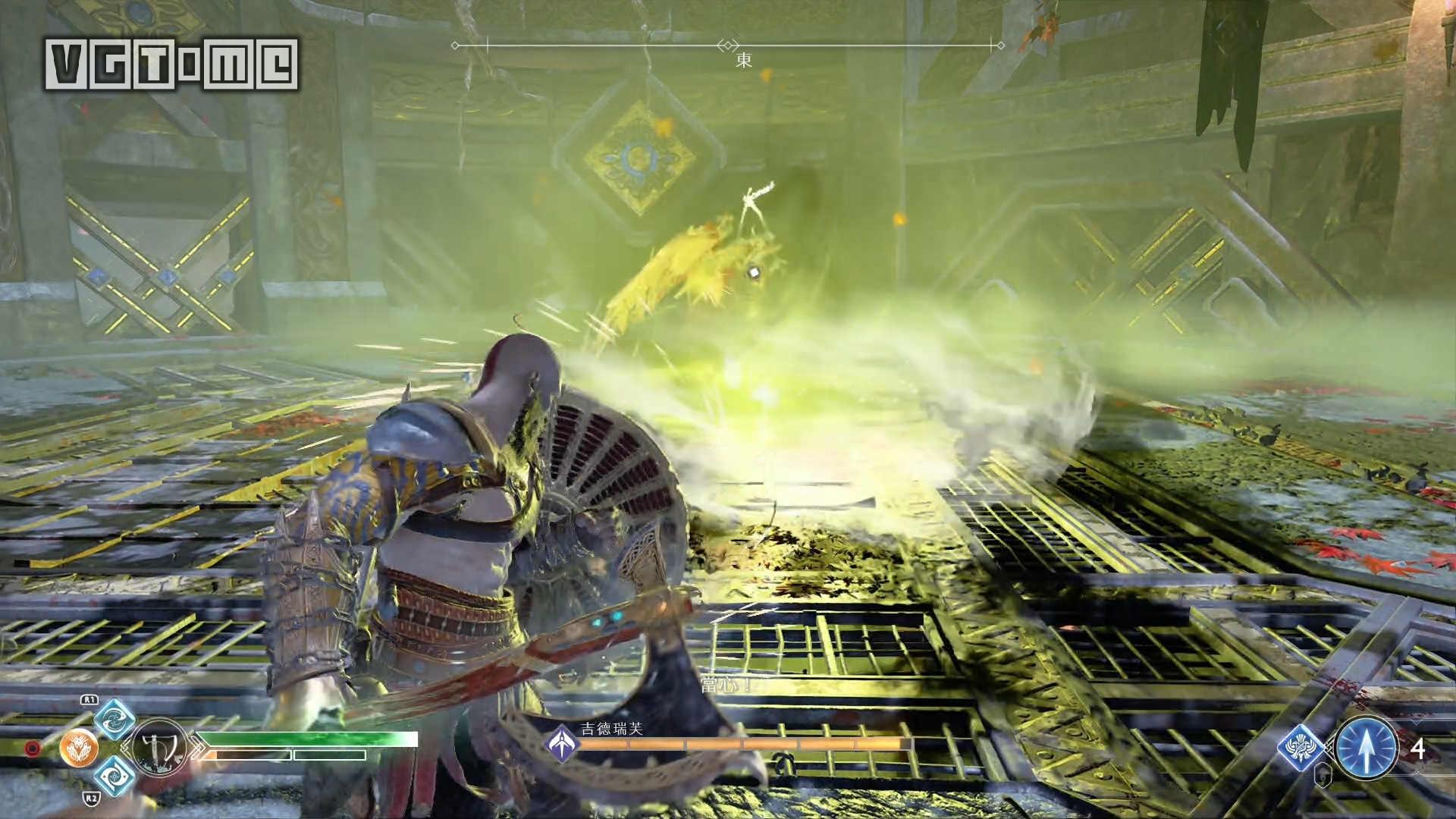The height and width of the screenshot is (819, 1456).
Task: Click the compass bar showing 東
Action: click(x=728, y=47)
